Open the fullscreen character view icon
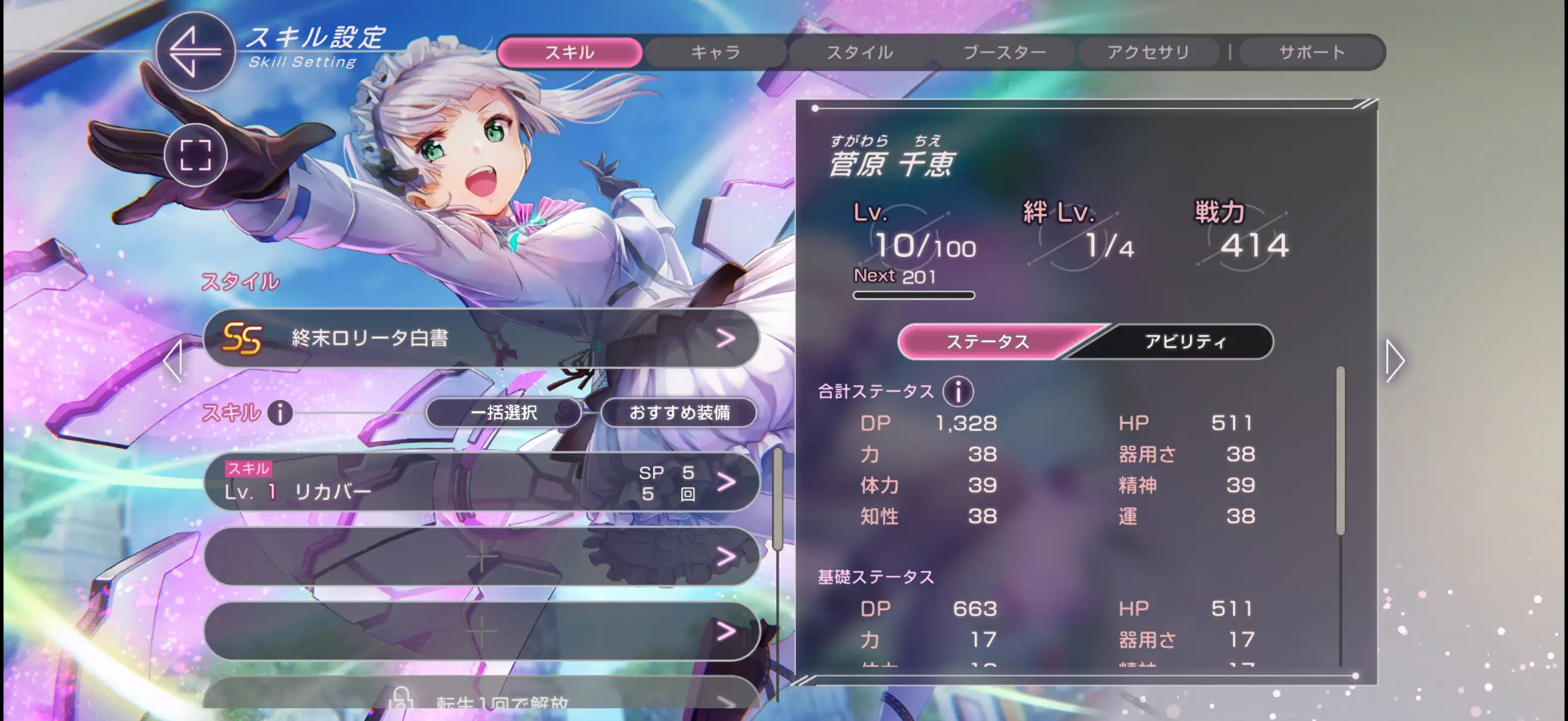Viewport: 1568px width, 721px height. 195,155
